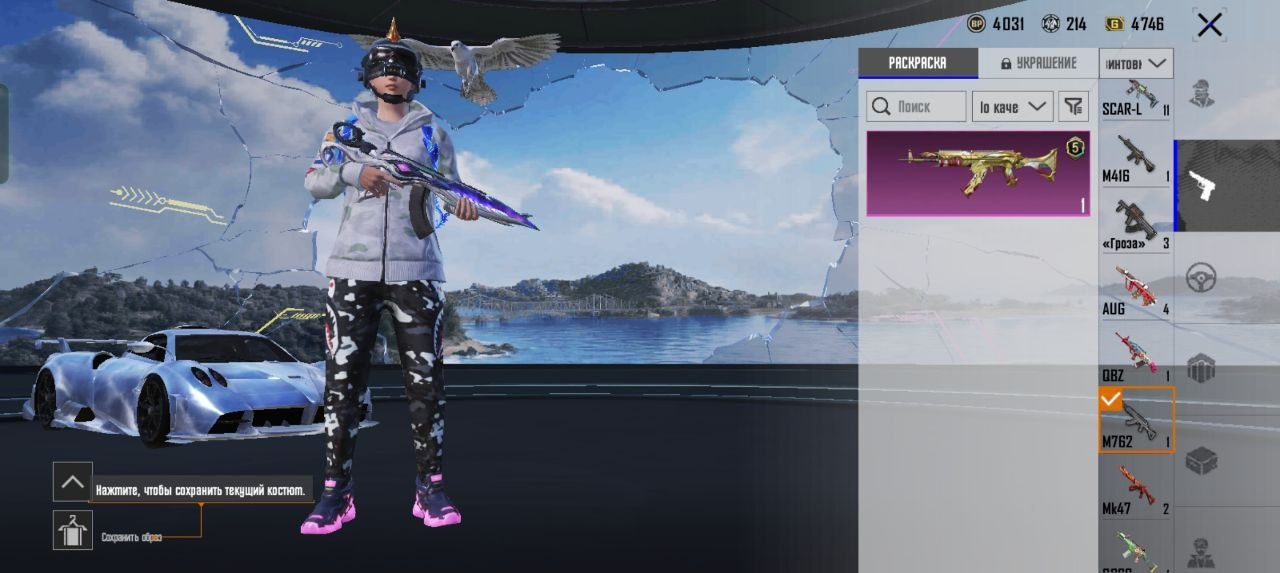The height and width of the screenshot is (573, 1280).
Task: Pick the Mk47 weapon entry
Action: click(x=1136, y=490)
